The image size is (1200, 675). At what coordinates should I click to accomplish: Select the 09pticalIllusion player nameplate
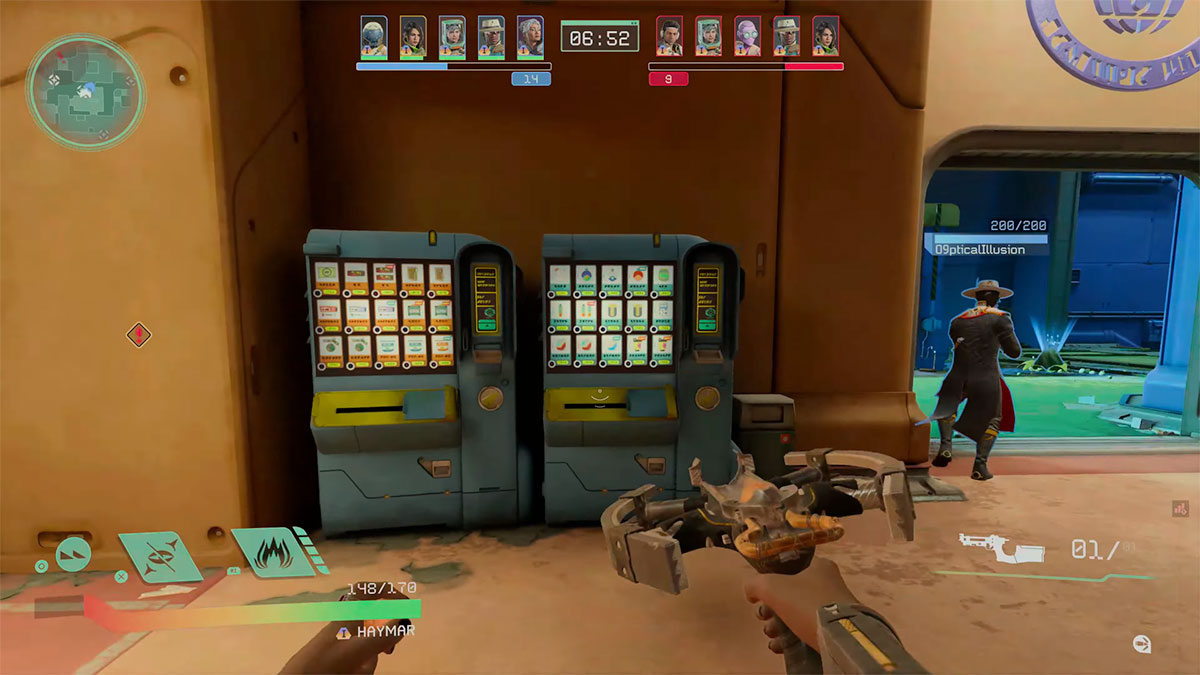click(x=986, y=248)
